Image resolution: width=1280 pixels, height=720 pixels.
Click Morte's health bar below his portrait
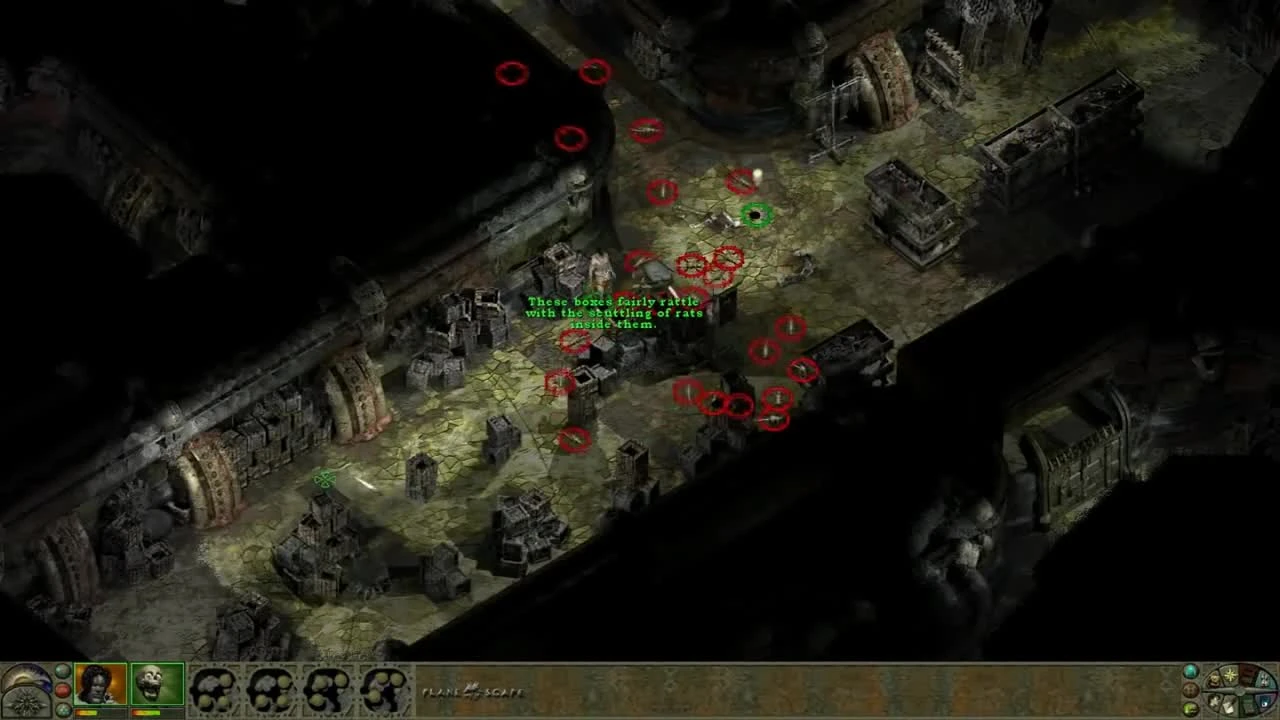click(x=146, y=712)
